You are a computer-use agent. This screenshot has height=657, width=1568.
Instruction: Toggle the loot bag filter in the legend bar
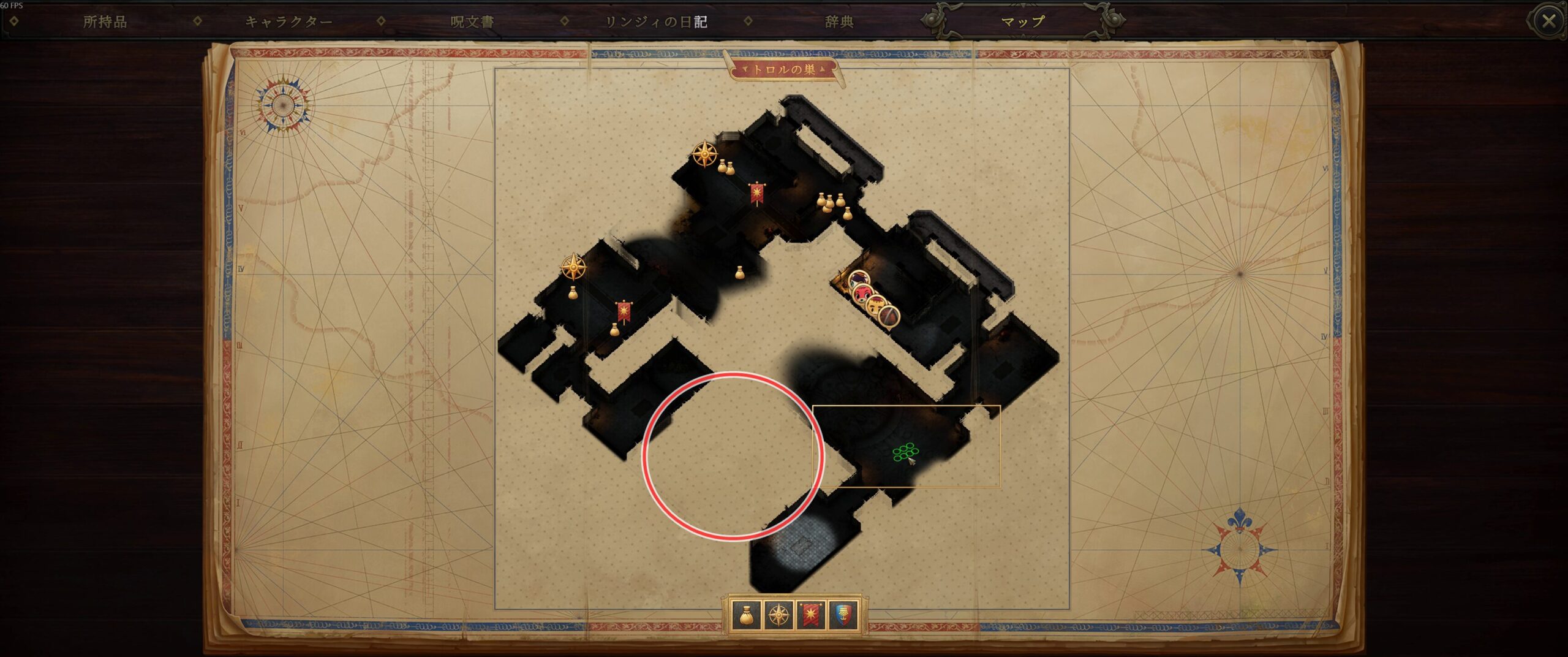(x=746, y=615)
